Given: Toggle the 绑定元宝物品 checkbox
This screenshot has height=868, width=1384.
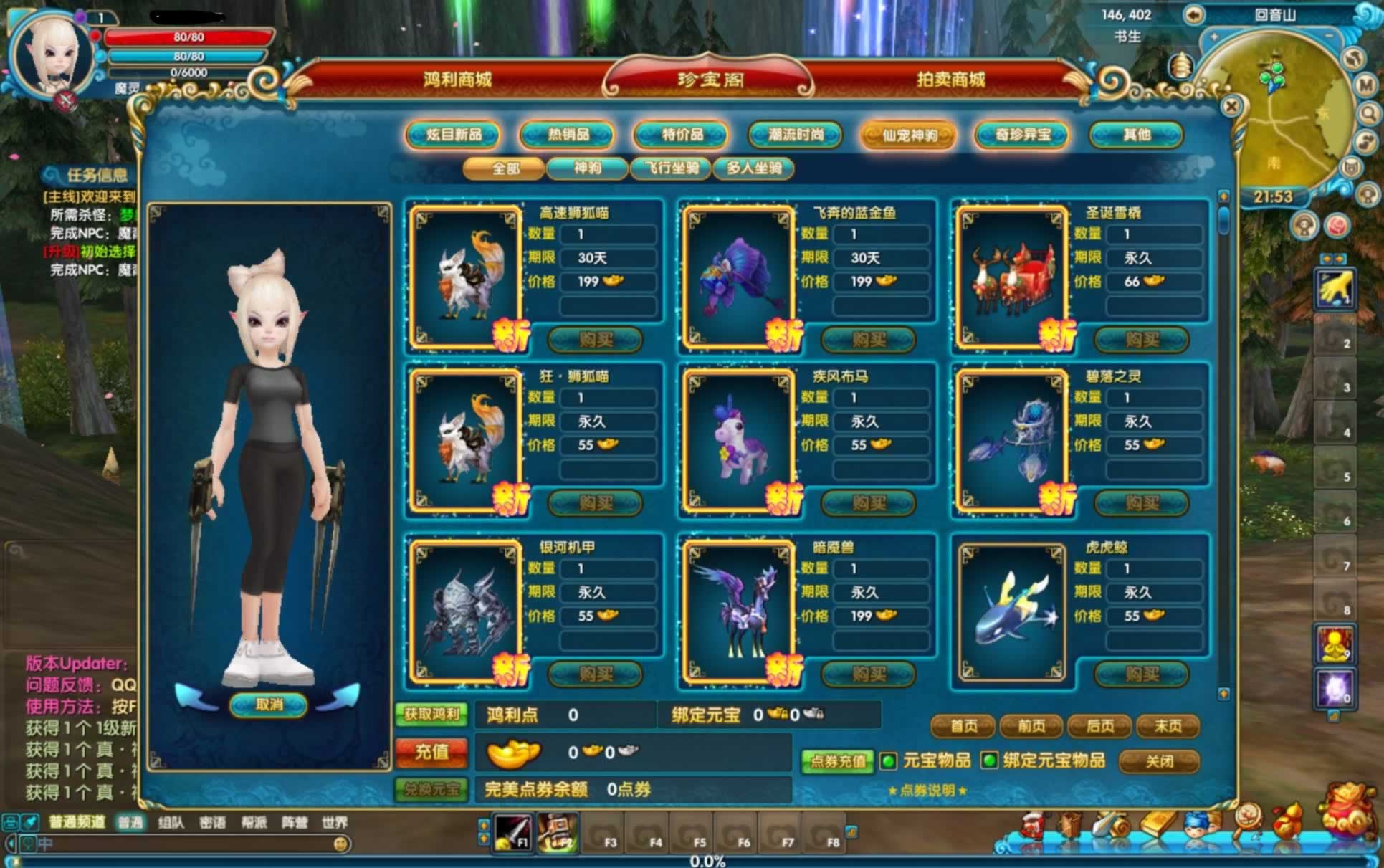Looking at the screenshot, I should 989,761.
